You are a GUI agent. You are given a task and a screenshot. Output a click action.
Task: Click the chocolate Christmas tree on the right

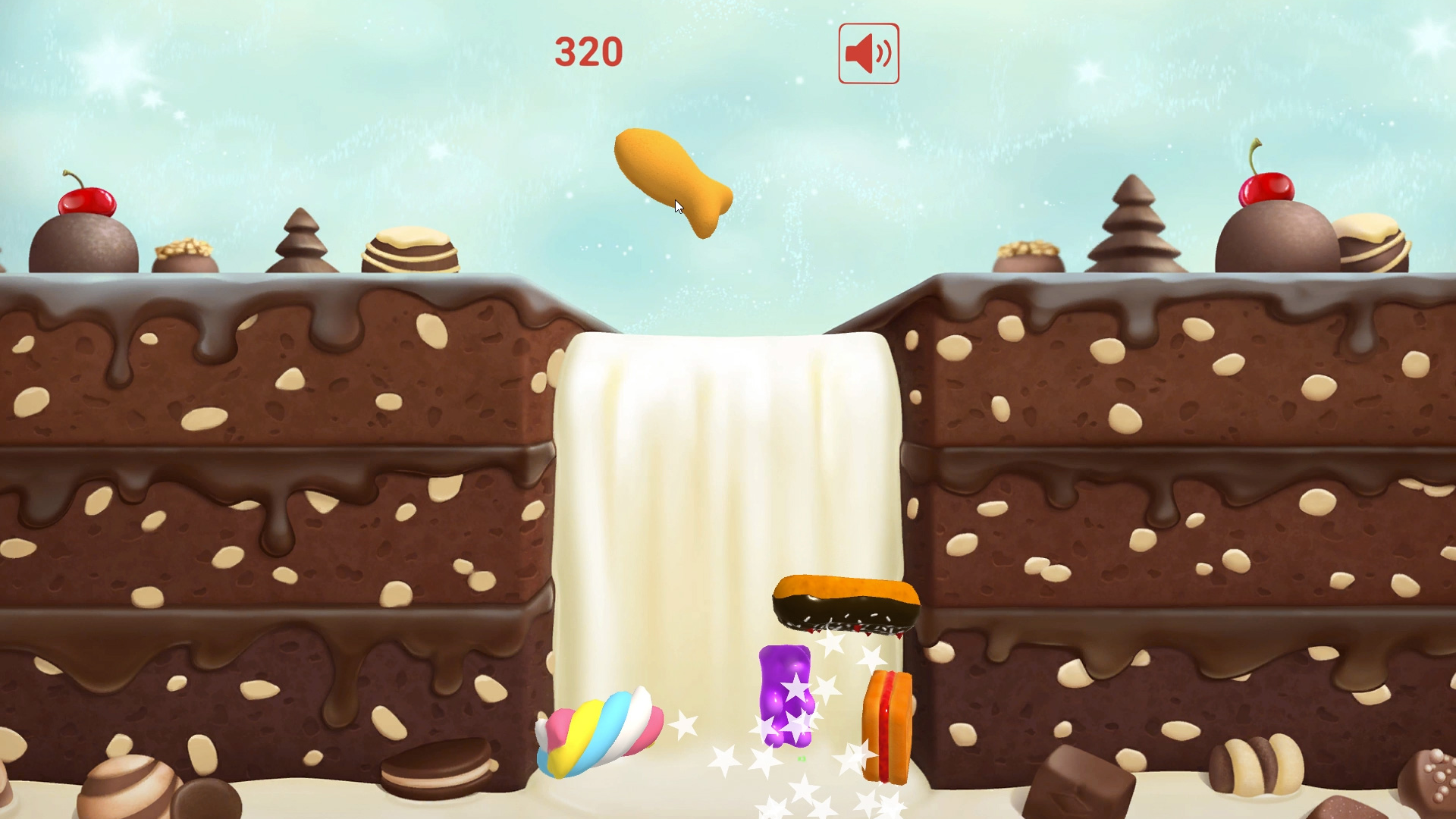(1131, 227)
